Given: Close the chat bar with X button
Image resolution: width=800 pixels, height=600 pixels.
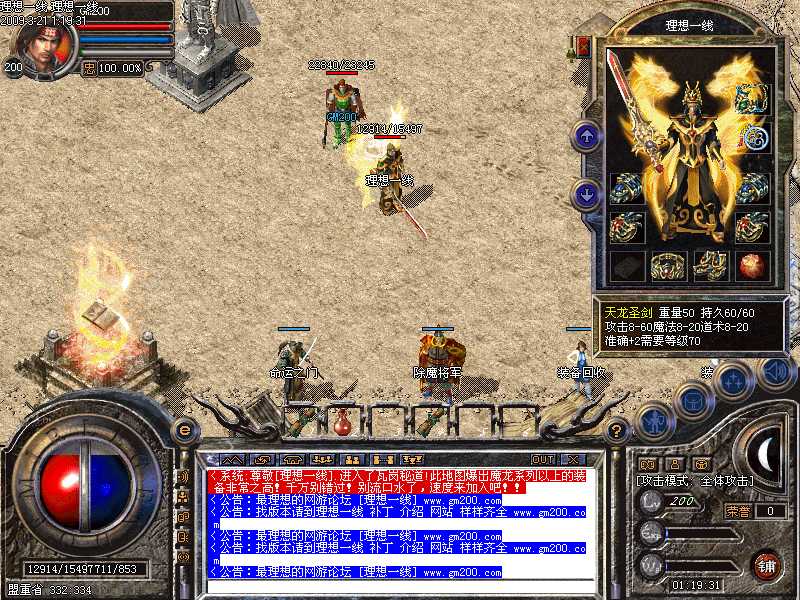Looking at the screenshot, I should (576, 460).
